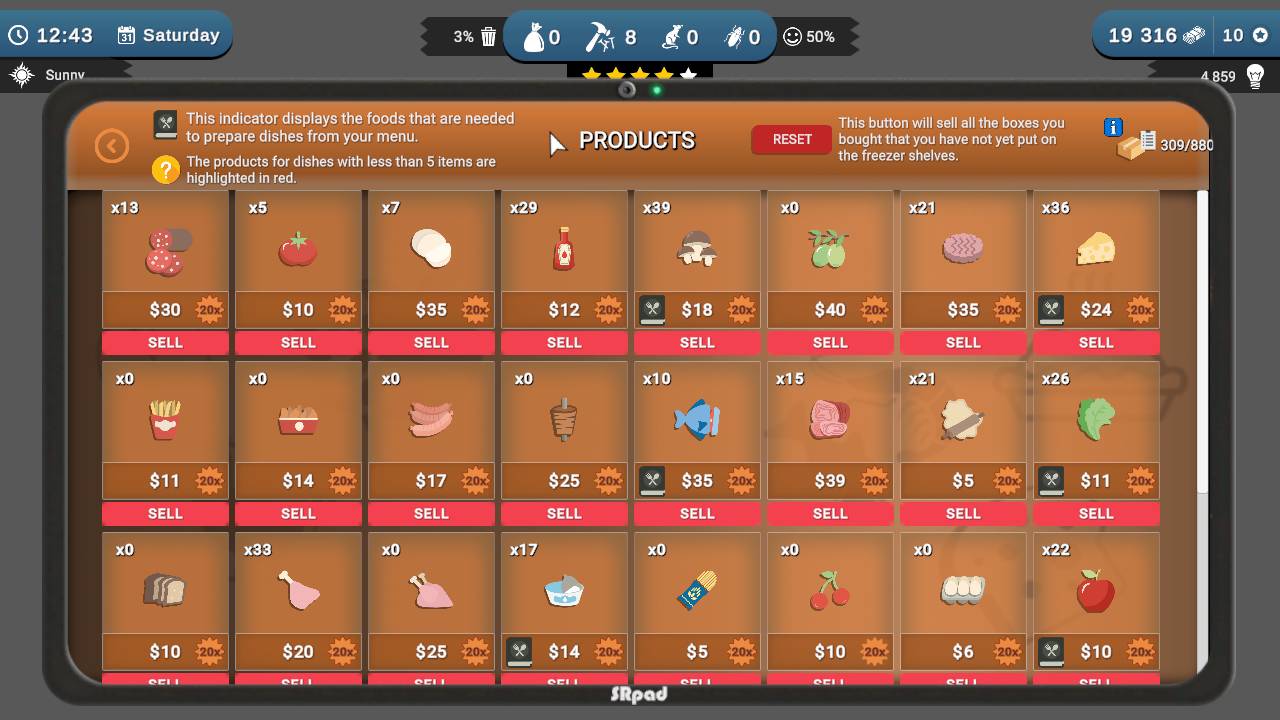1280x720 pixels.
Task: Toggle 20x bulk sell on cheese
Action: (1139, 310)
